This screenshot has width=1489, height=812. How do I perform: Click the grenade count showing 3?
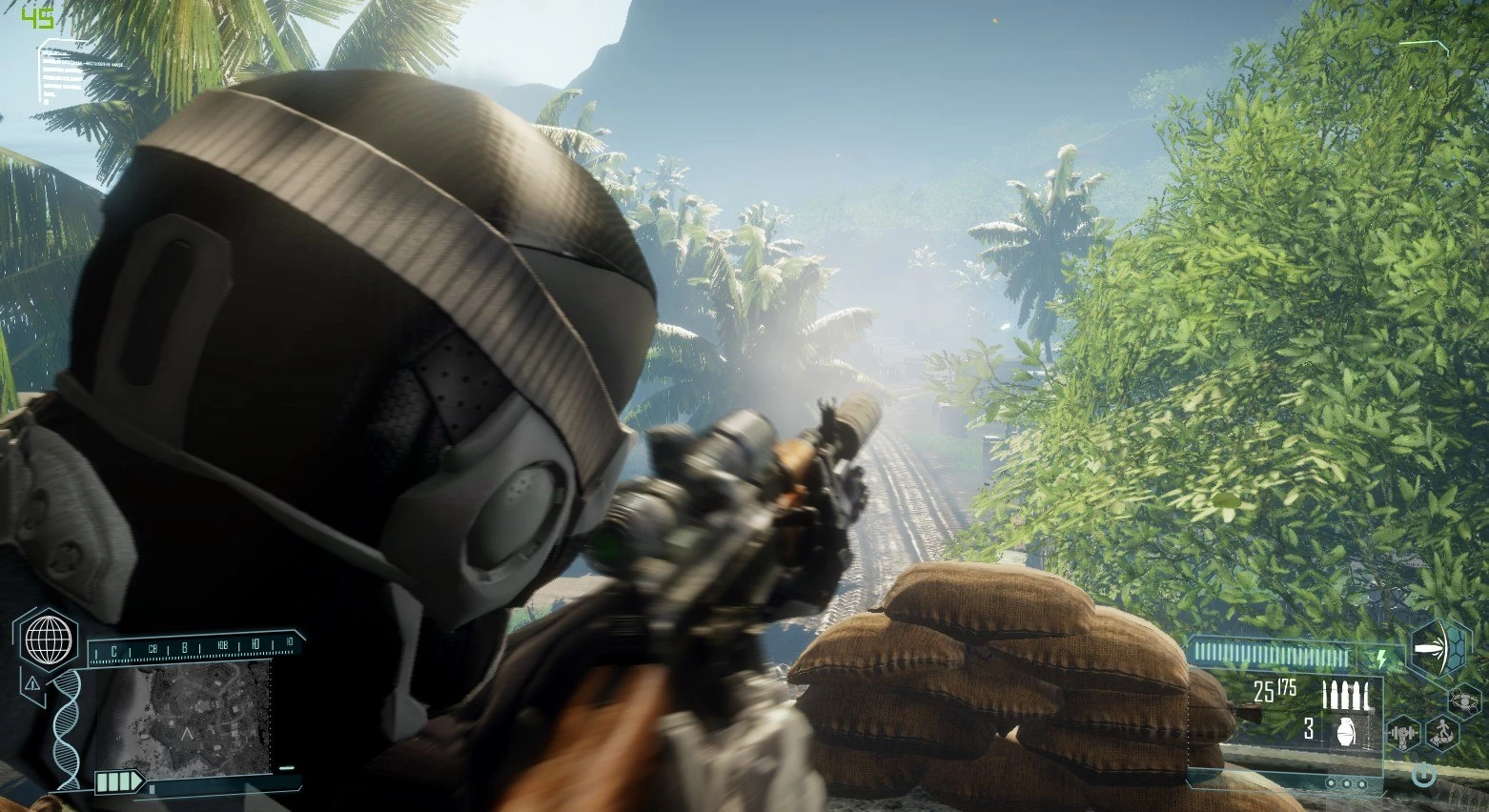(x=1309, y=728)
